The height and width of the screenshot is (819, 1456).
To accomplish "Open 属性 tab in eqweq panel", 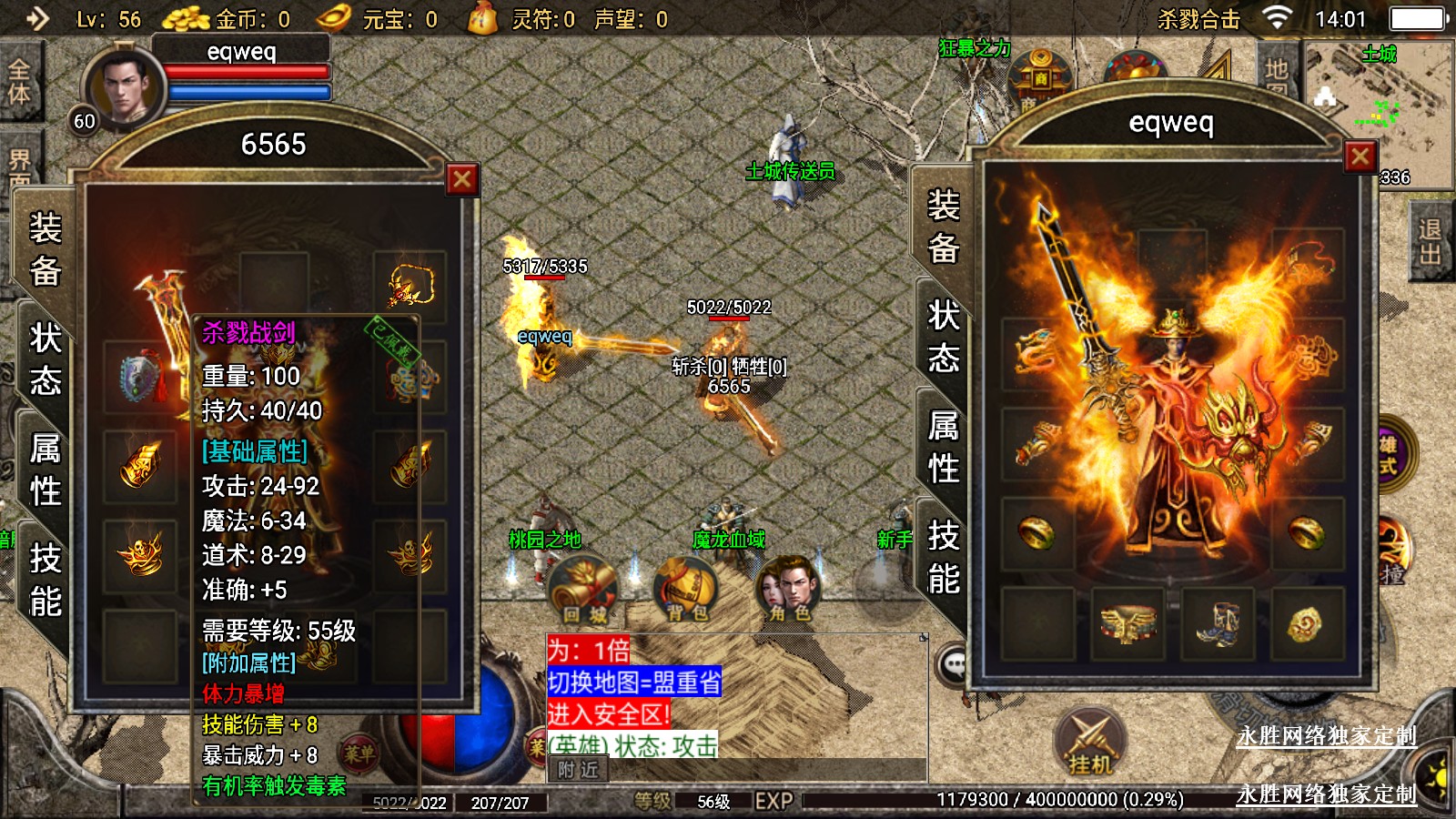I will click(944, 447).
